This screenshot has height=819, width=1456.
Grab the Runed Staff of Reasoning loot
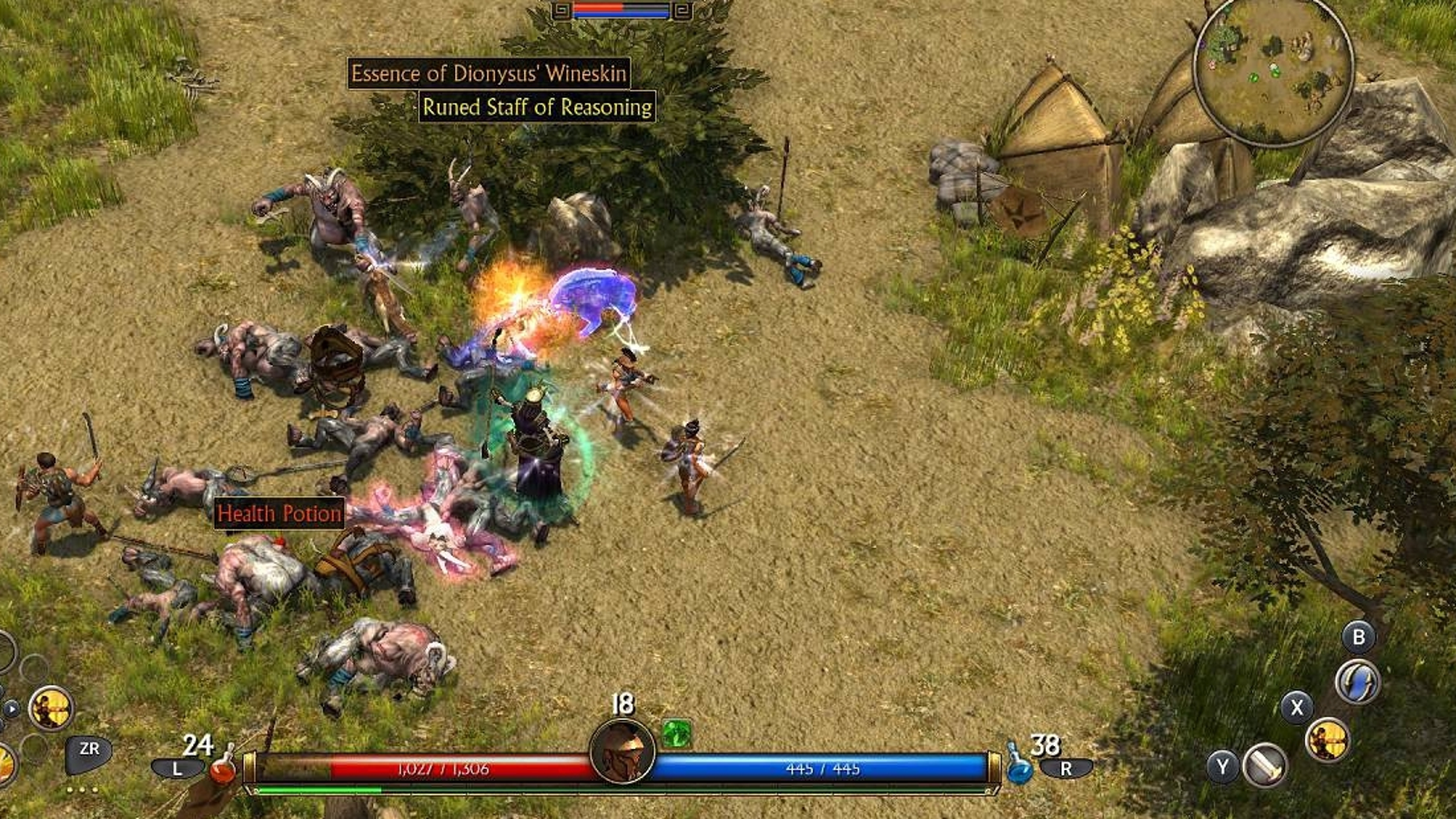pyautogui.click(x=537, y=107)
